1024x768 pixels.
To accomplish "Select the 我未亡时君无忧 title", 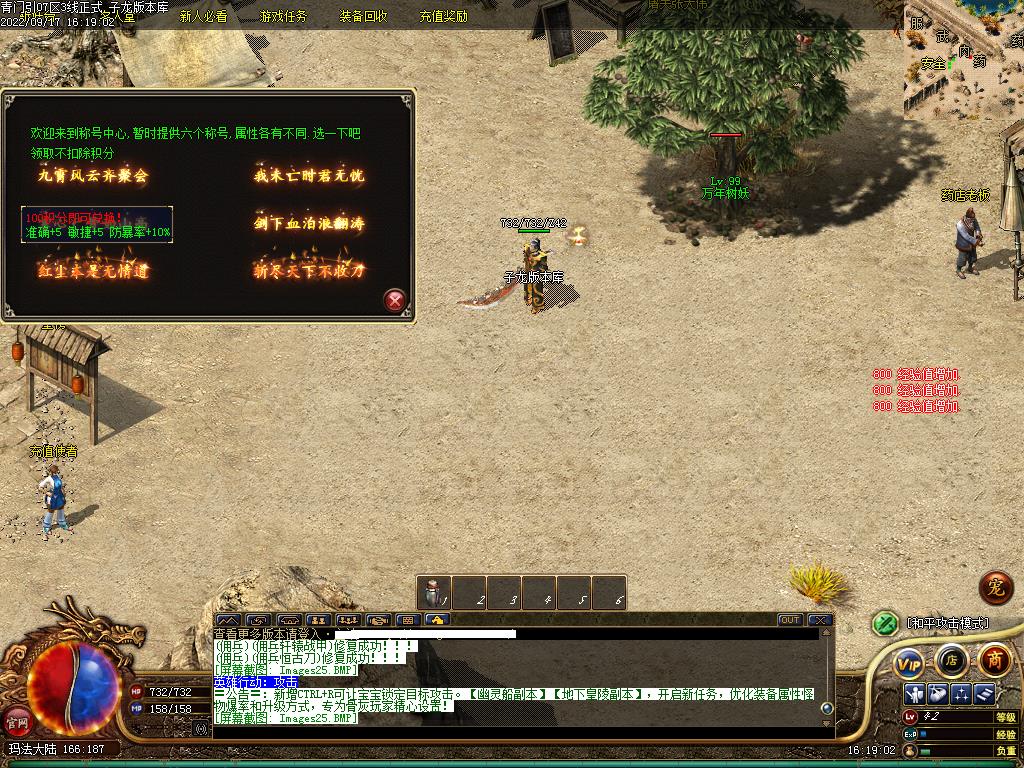I will click(309, 176).
